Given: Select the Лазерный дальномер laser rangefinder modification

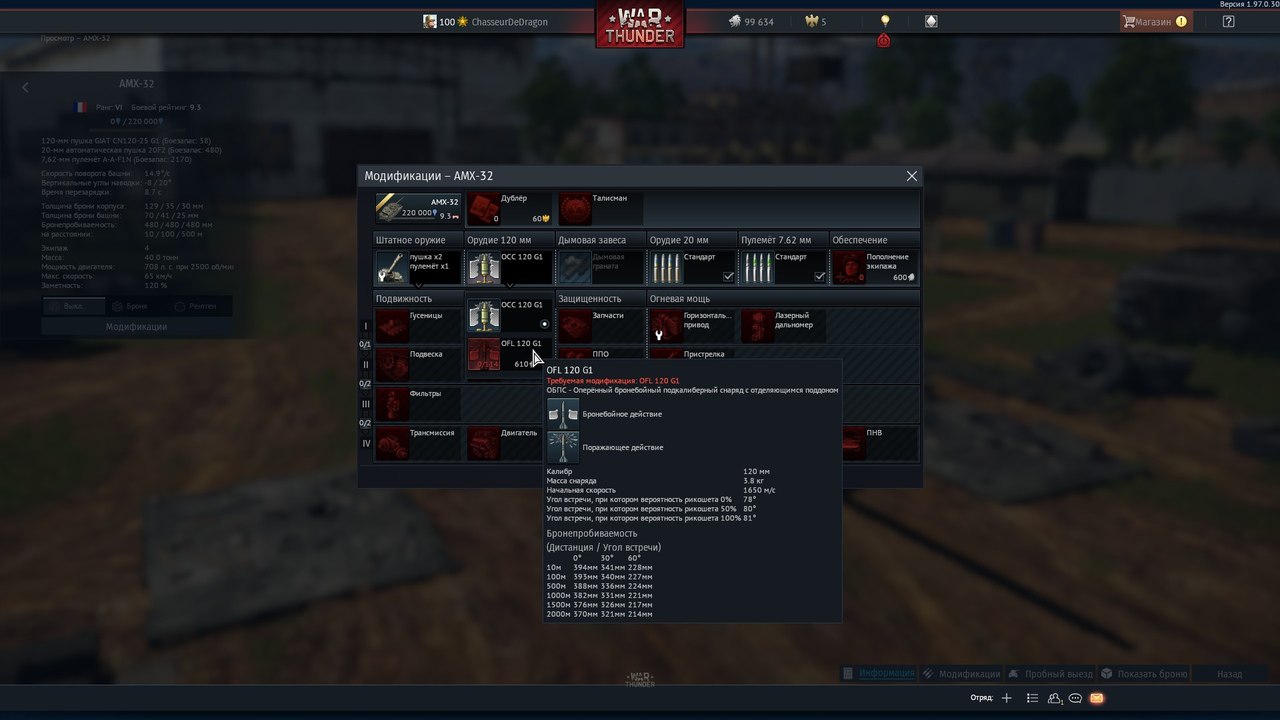Looking at the screenshot, I should (784, 325).
